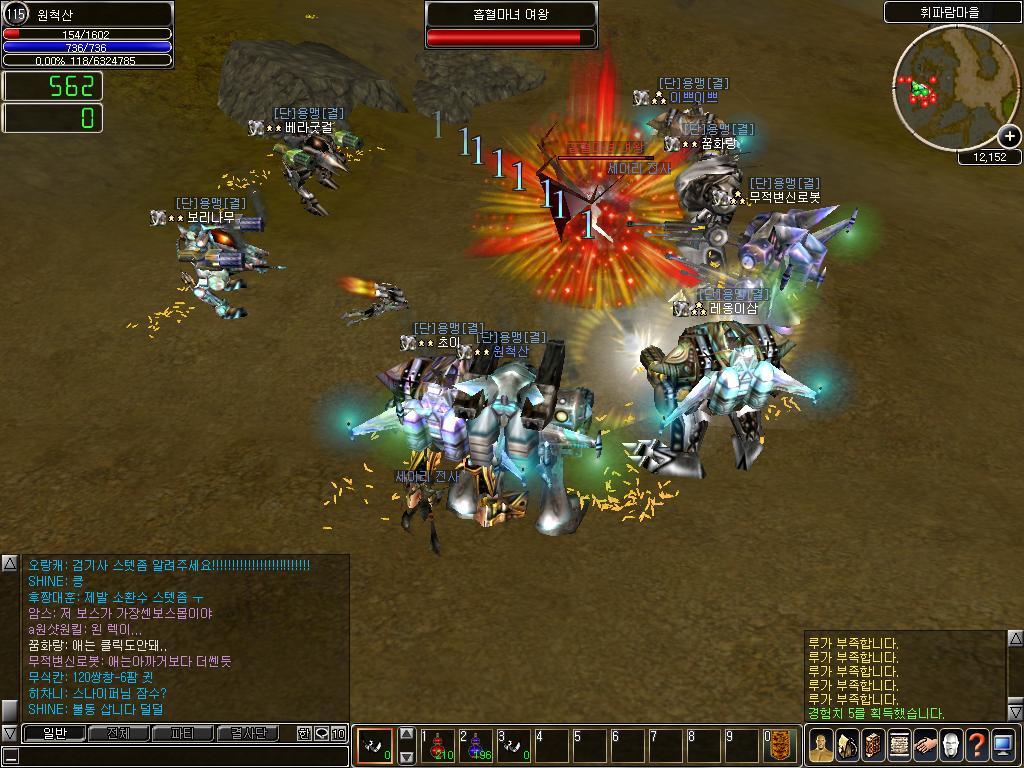The image size is (1024, 768).
Task: Open the skill book icon
Action: tap(873, 745)
